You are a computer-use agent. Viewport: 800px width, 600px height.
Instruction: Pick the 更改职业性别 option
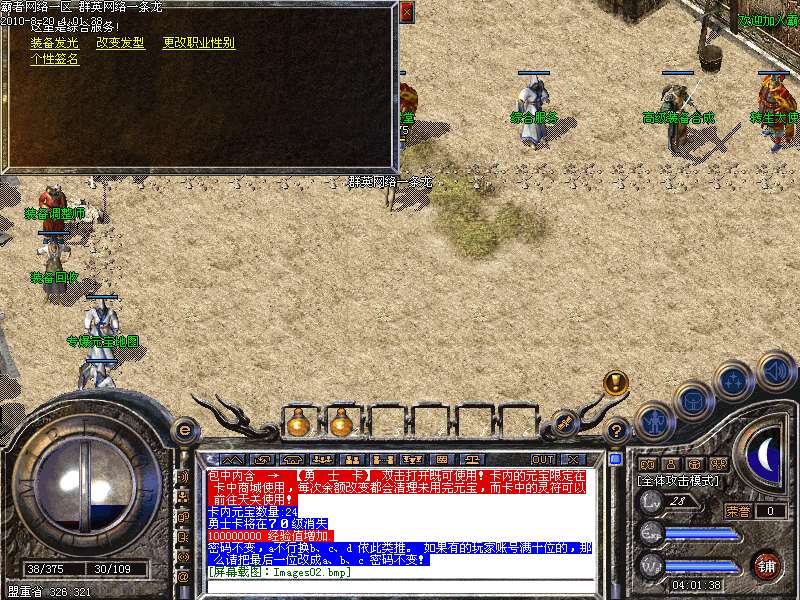(198, 43)
